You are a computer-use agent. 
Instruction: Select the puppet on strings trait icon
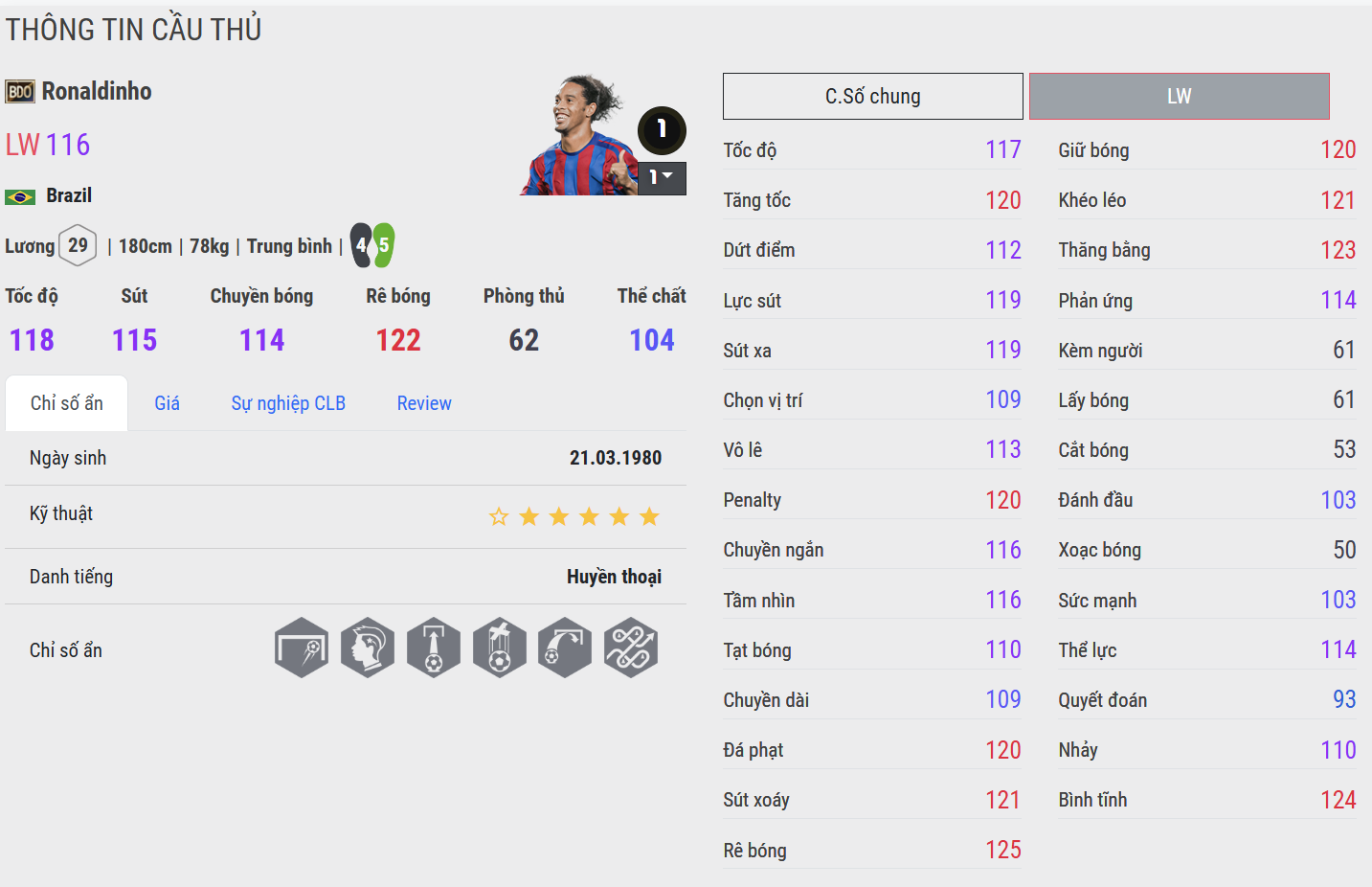pos(499,648)
